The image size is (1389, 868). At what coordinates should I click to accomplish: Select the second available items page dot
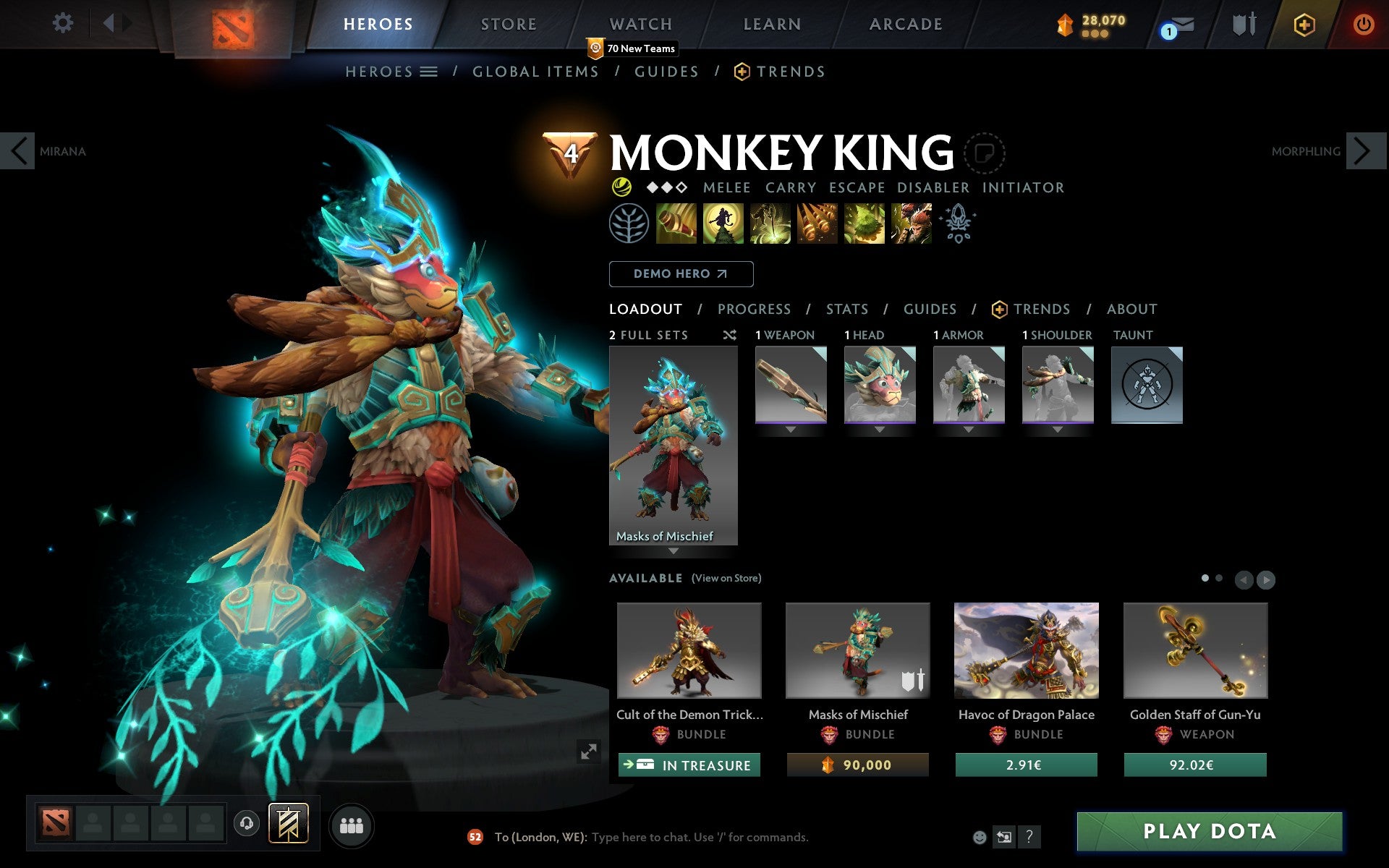coord(1218,579)
